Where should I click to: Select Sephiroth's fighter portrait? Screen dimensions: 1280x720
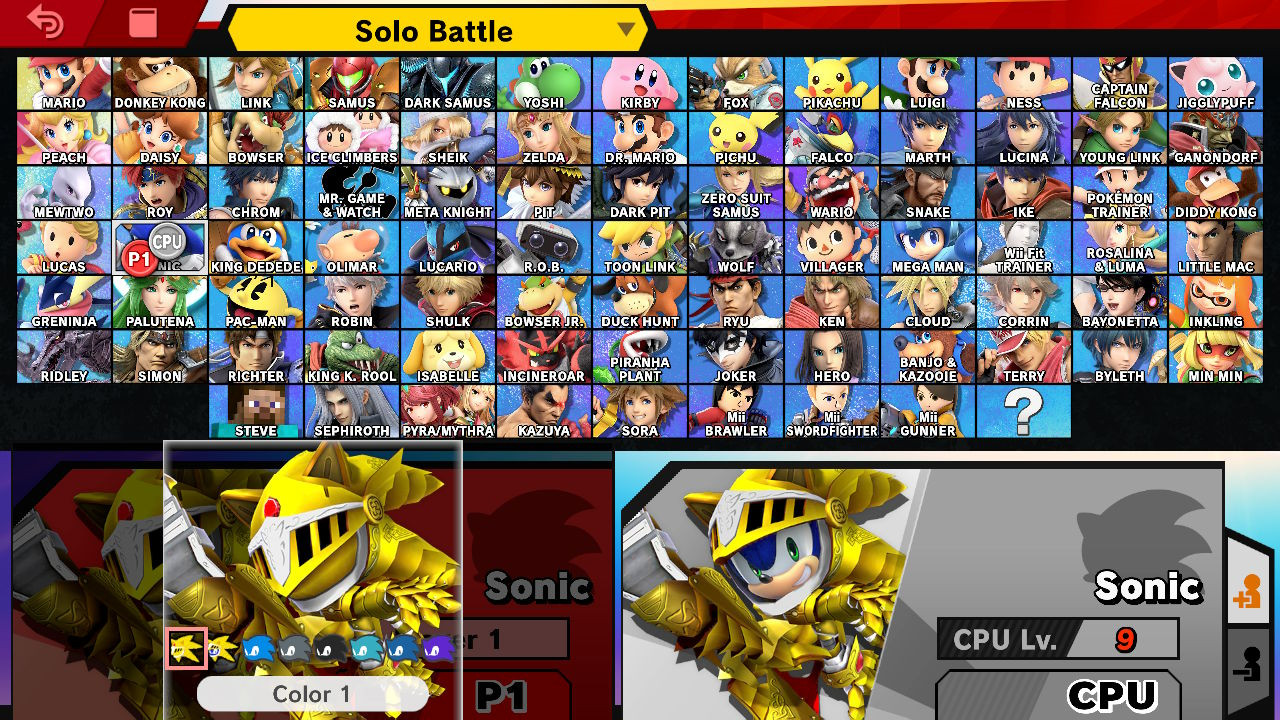351,411
